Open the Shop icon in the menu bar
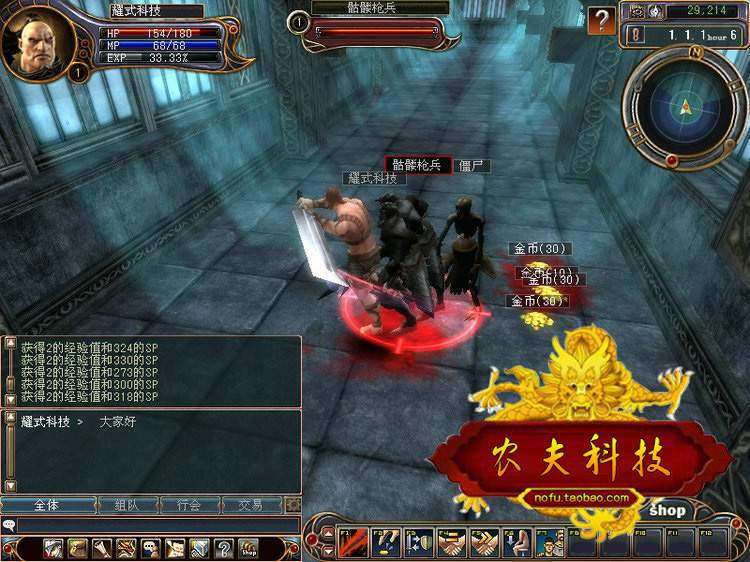 248,548
